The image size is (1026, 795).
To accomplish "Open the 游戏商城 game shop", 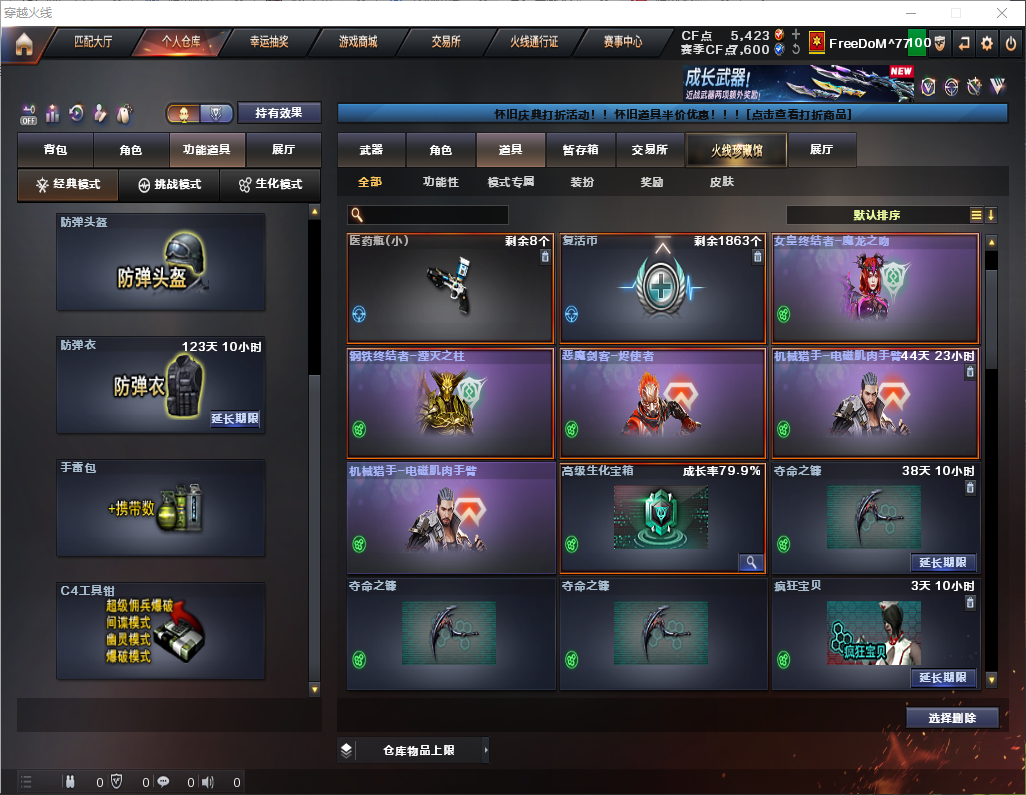I will [x=358, y=42].
